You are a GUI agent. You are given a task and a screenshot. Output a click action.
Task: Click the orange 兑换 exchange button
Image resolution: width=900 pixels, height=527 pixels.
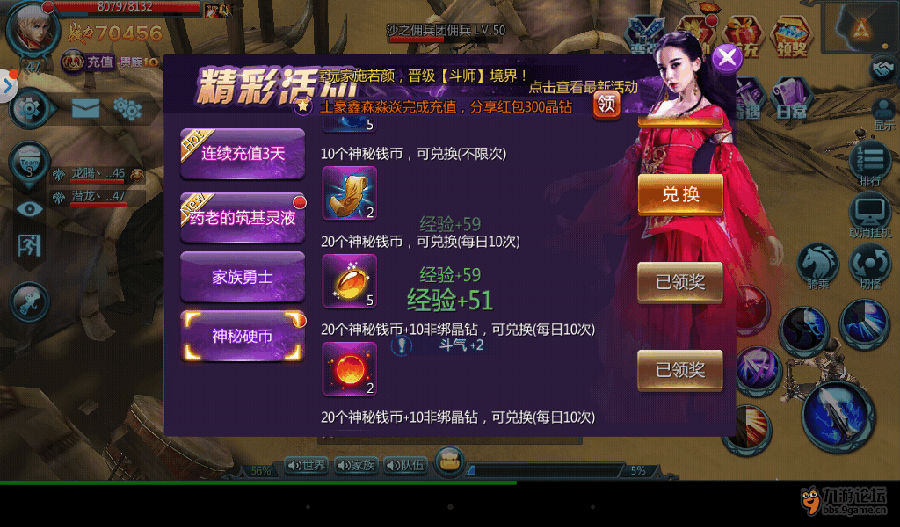tap(680, 194)
